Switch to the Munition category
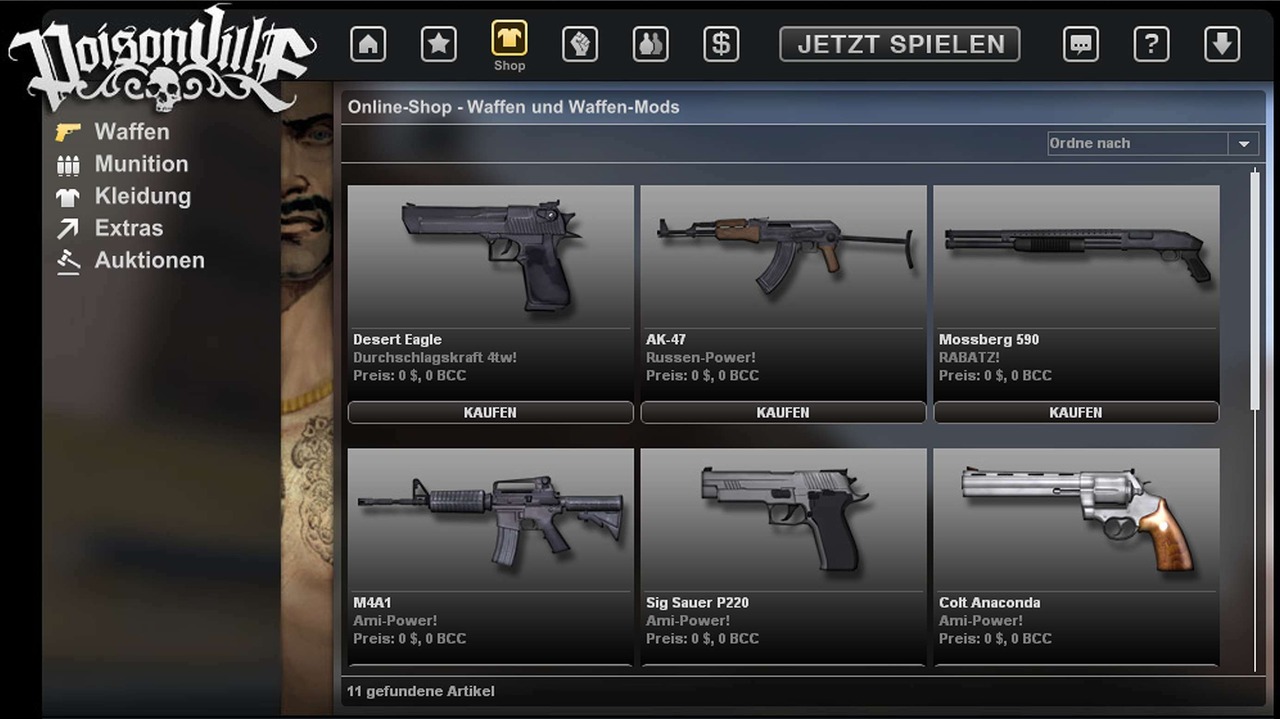This screenshot has width=1280, height=719. click(141, 164)
